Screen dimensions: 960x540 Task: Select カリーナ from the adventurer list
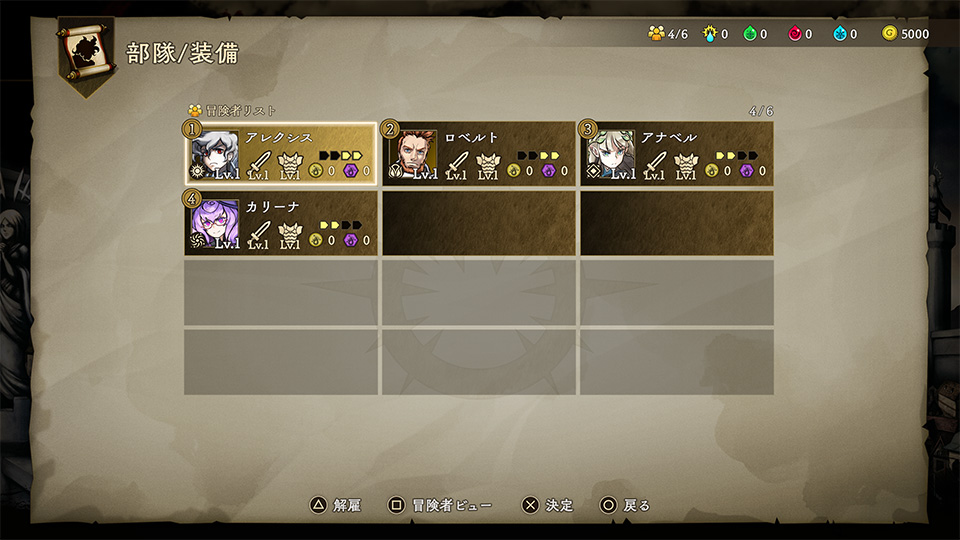280,223
